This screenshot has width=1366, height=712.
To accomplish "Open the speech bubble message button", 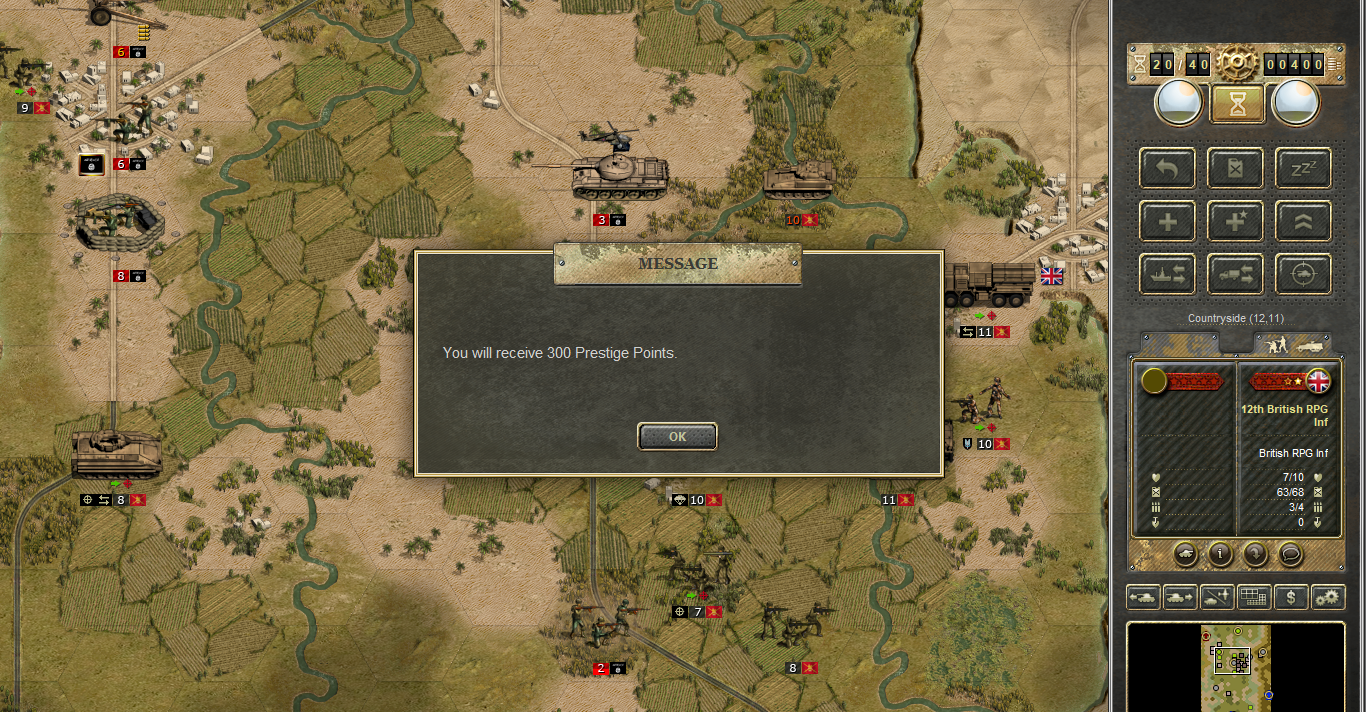I will tap(1290, 552).
